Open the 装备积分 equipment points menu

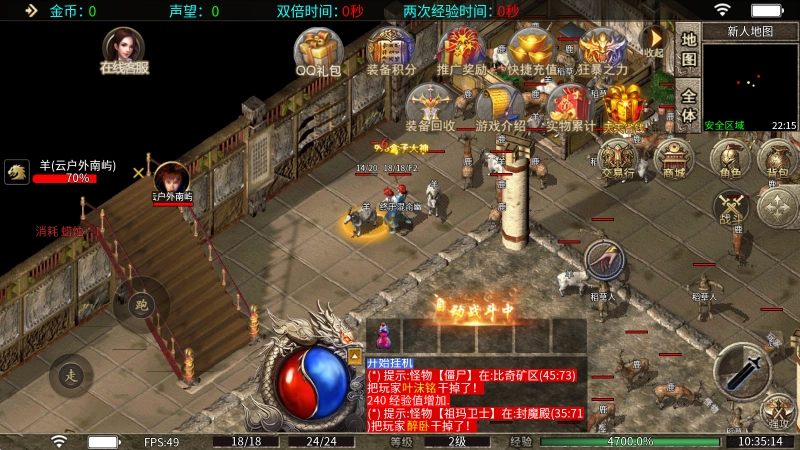(x=390, y=50)
